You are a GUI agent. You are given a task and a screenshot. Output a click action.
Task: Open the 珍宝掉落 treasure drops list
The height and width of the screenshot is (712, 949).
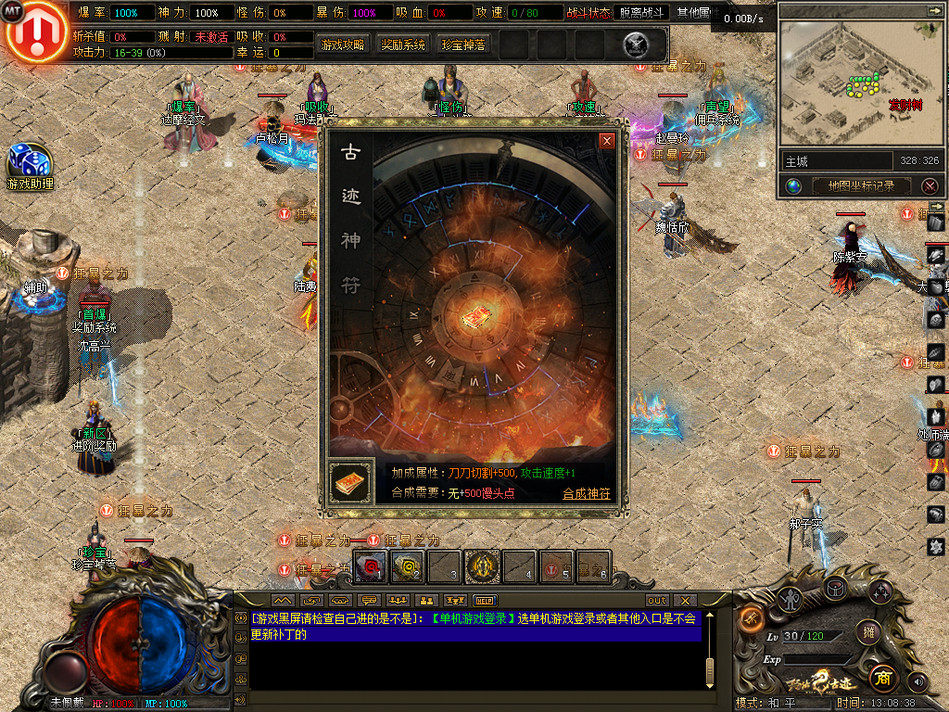point(463,45)
